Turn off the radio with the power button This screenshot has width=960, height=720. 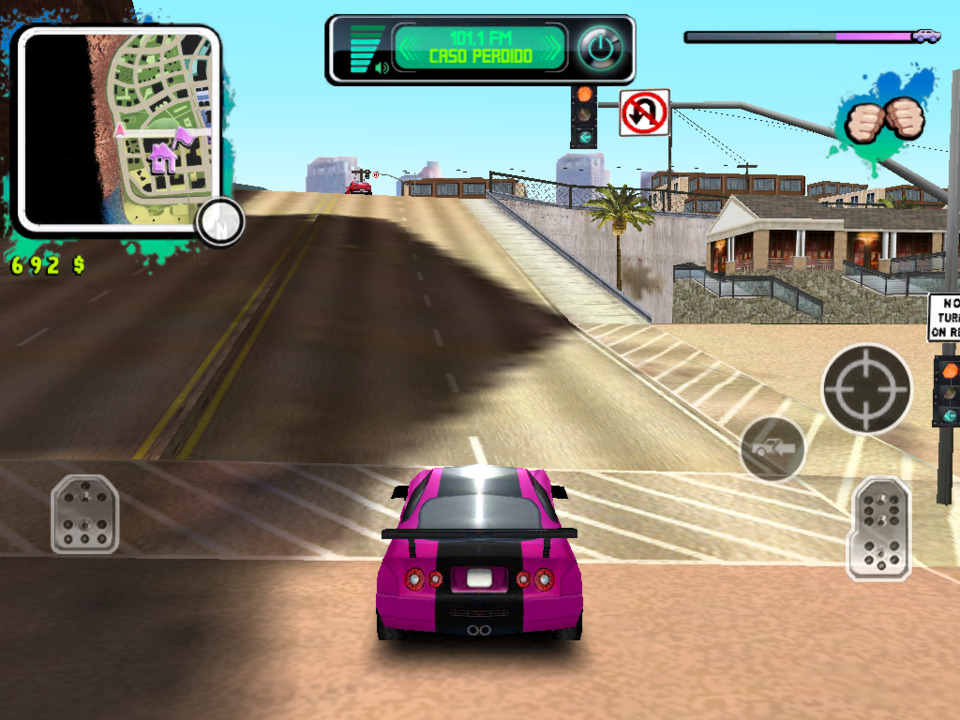tap(600, 47)
